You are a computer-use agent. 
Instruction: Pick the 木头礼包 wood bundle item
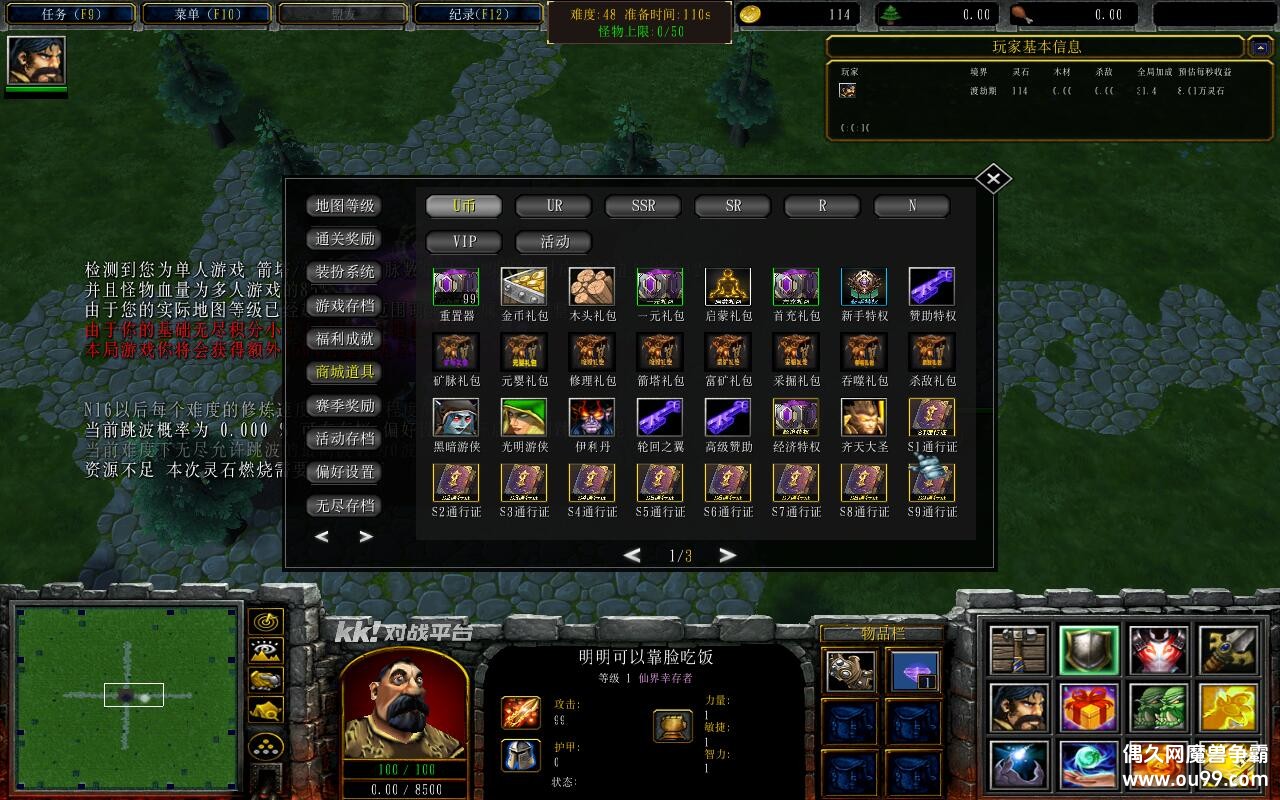click(592, 287)
